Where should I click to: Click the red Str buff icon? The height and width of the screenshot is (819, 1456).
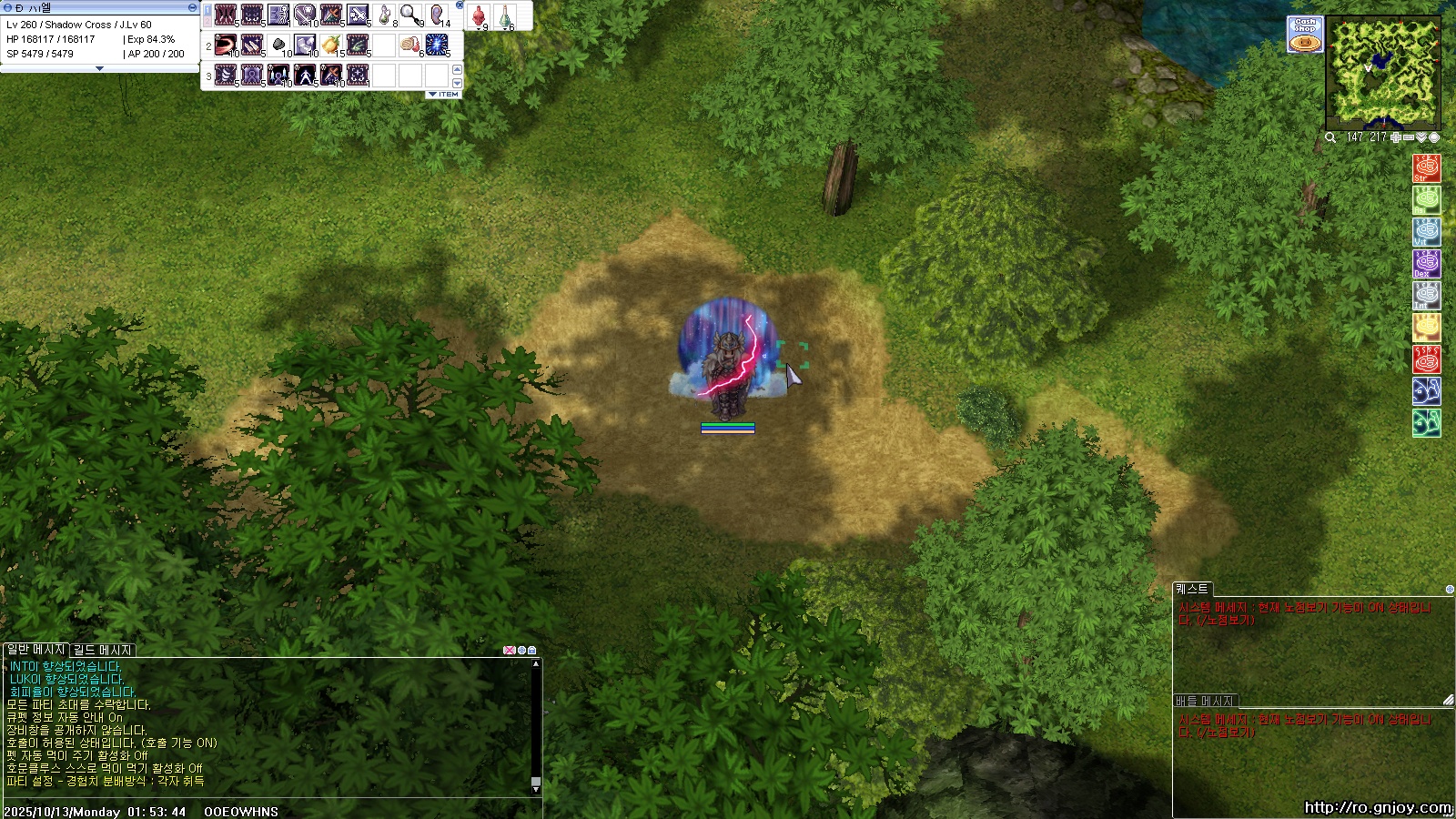pyautogui.click(x=1426, y=168)
